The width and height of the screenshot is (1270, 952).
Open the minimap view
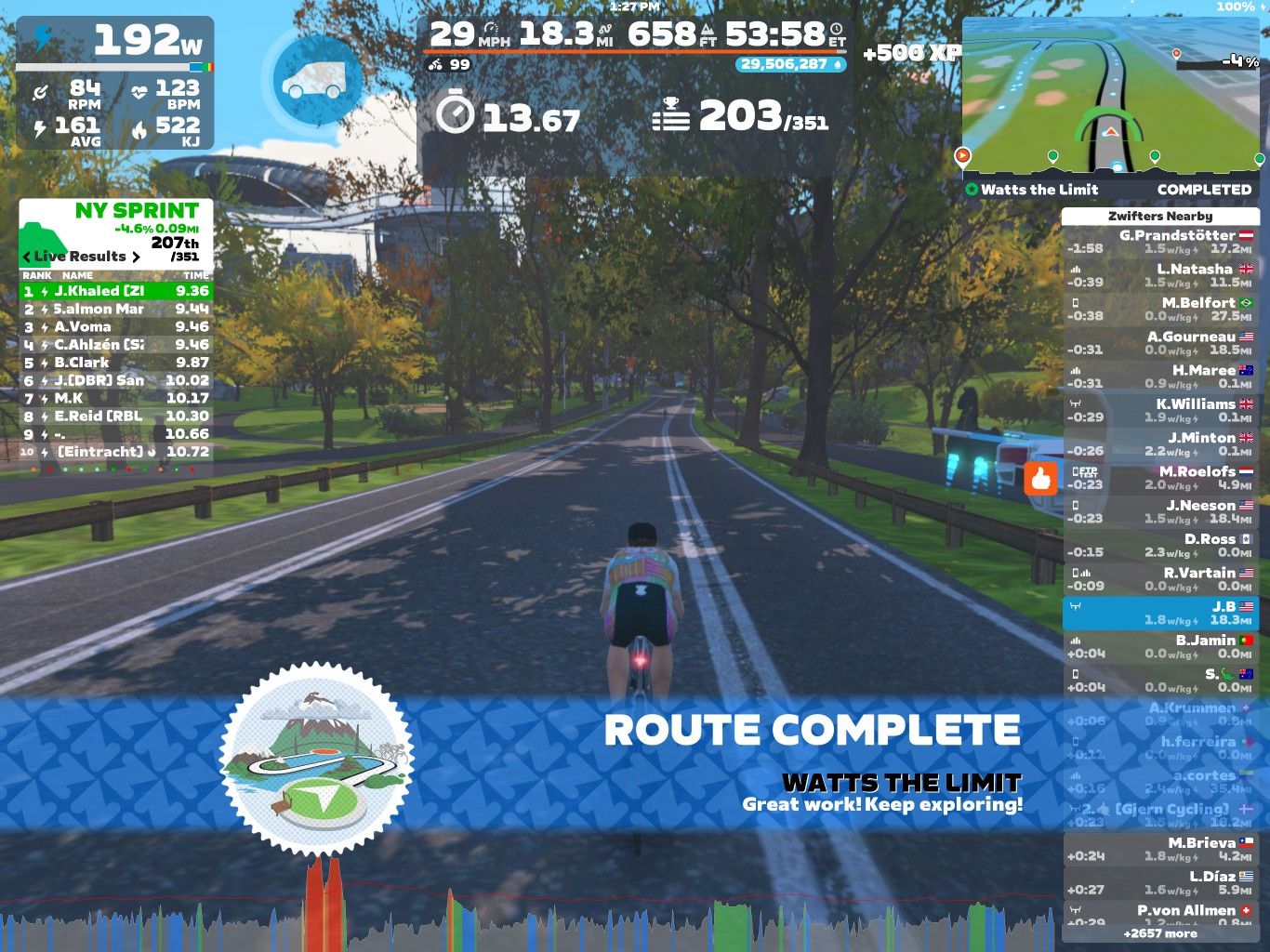pyautogui.click(x=1111, y=98)
